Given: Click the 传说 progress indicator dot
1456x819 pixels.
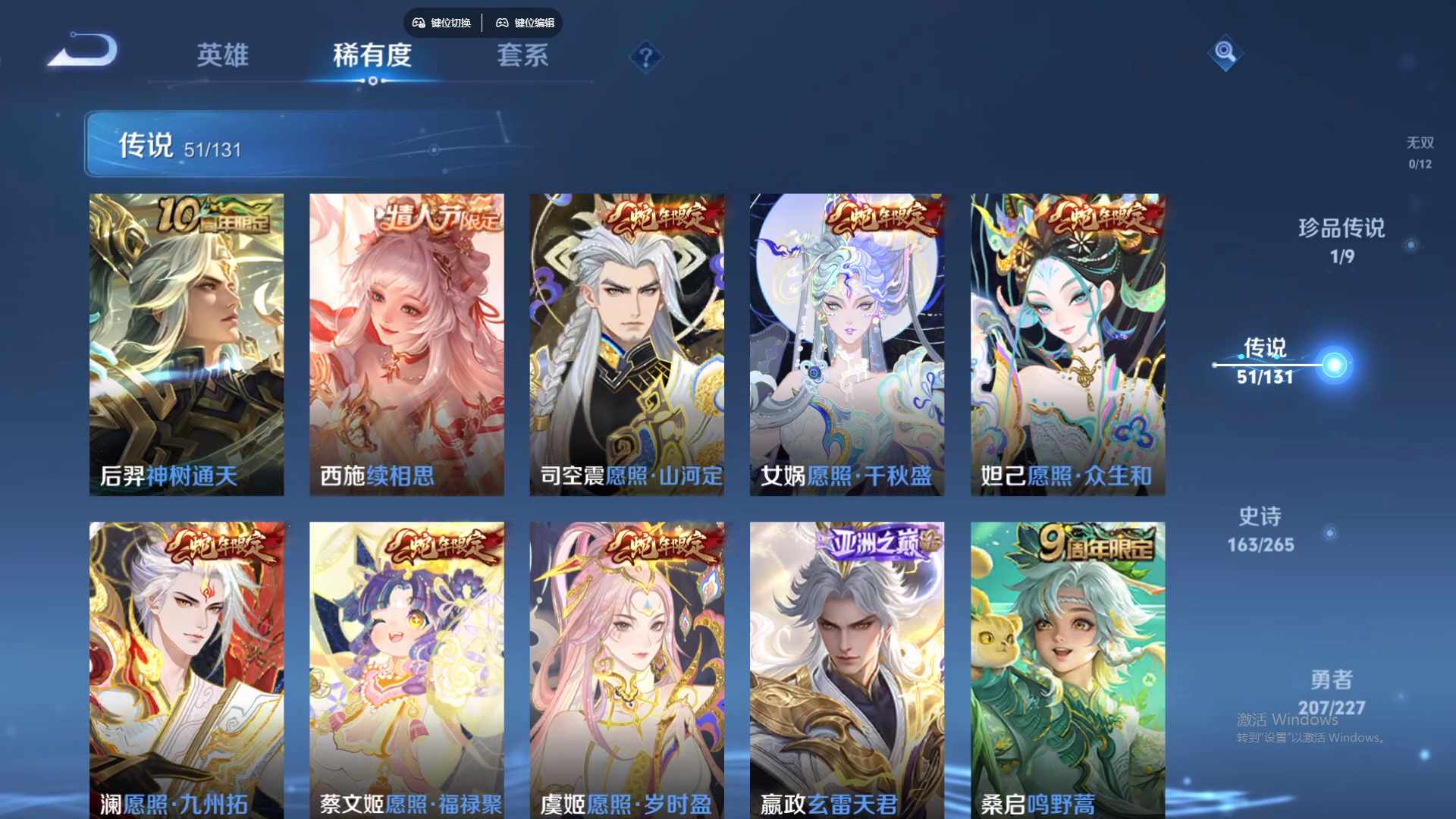Looking at the screenshot, I should coord(1335,363).
